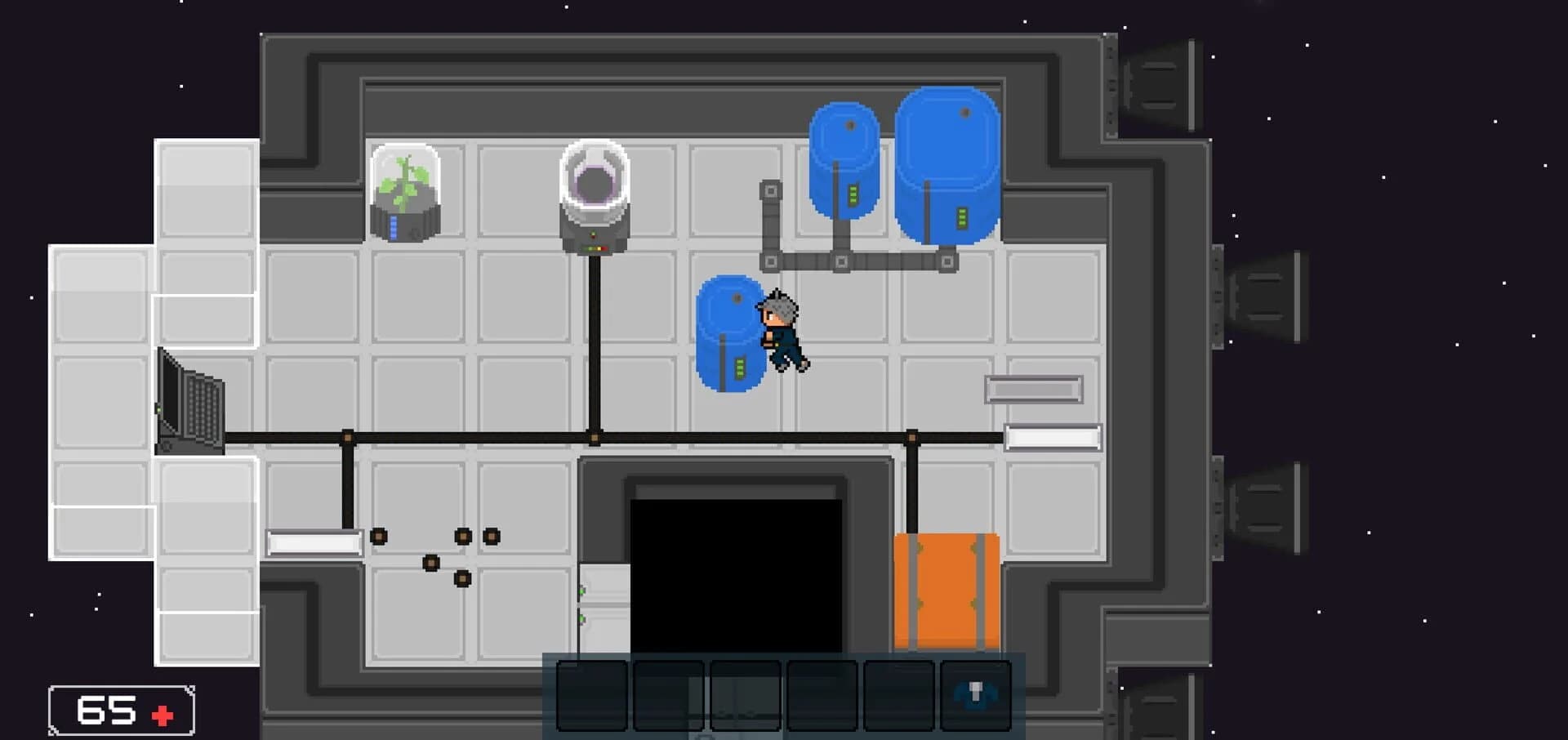Click the pipe junction between the blue tanks
Screen dimensions: 1568x740
tap(841, 263)
